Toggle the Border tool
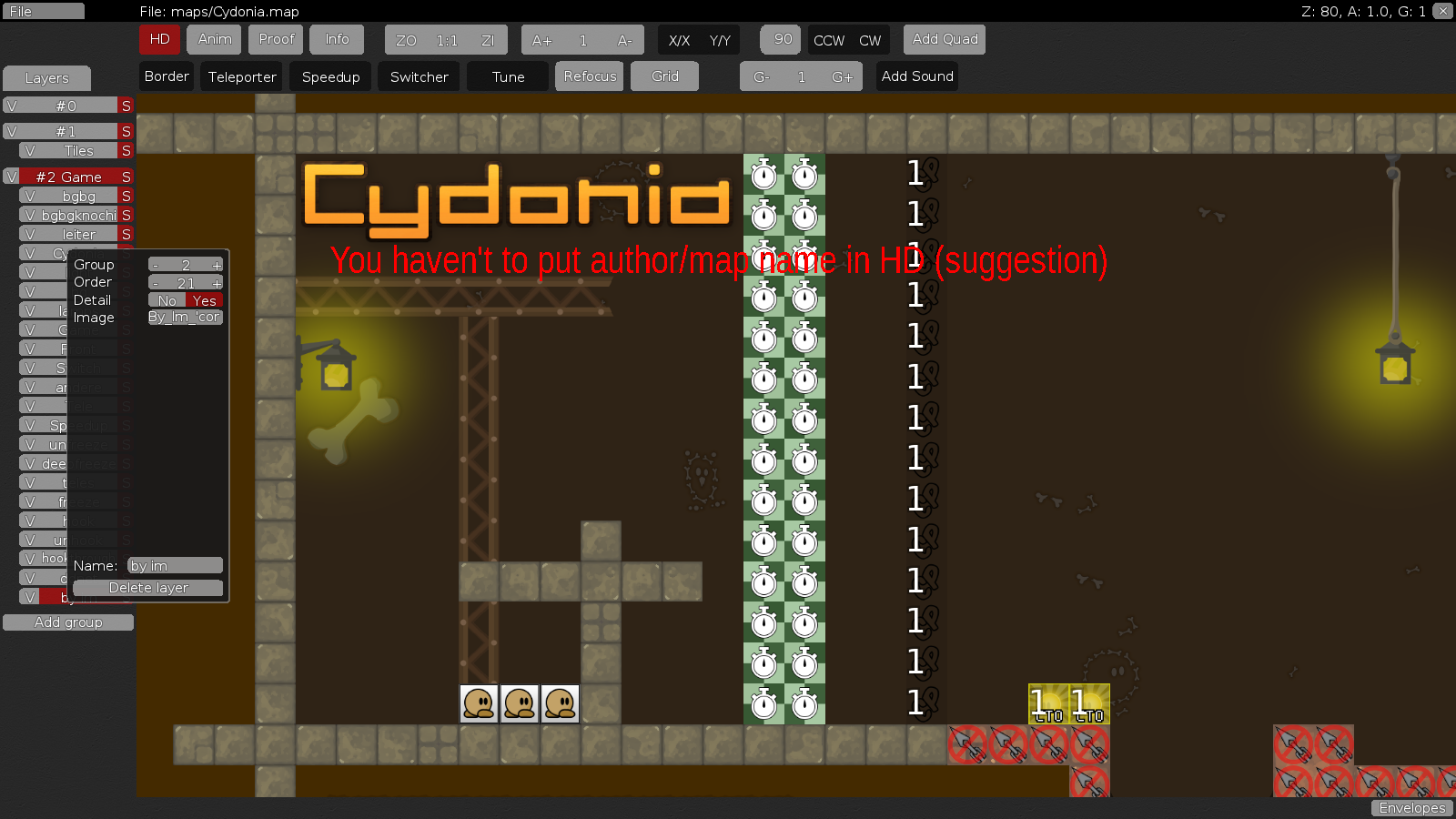 [166, 76]
